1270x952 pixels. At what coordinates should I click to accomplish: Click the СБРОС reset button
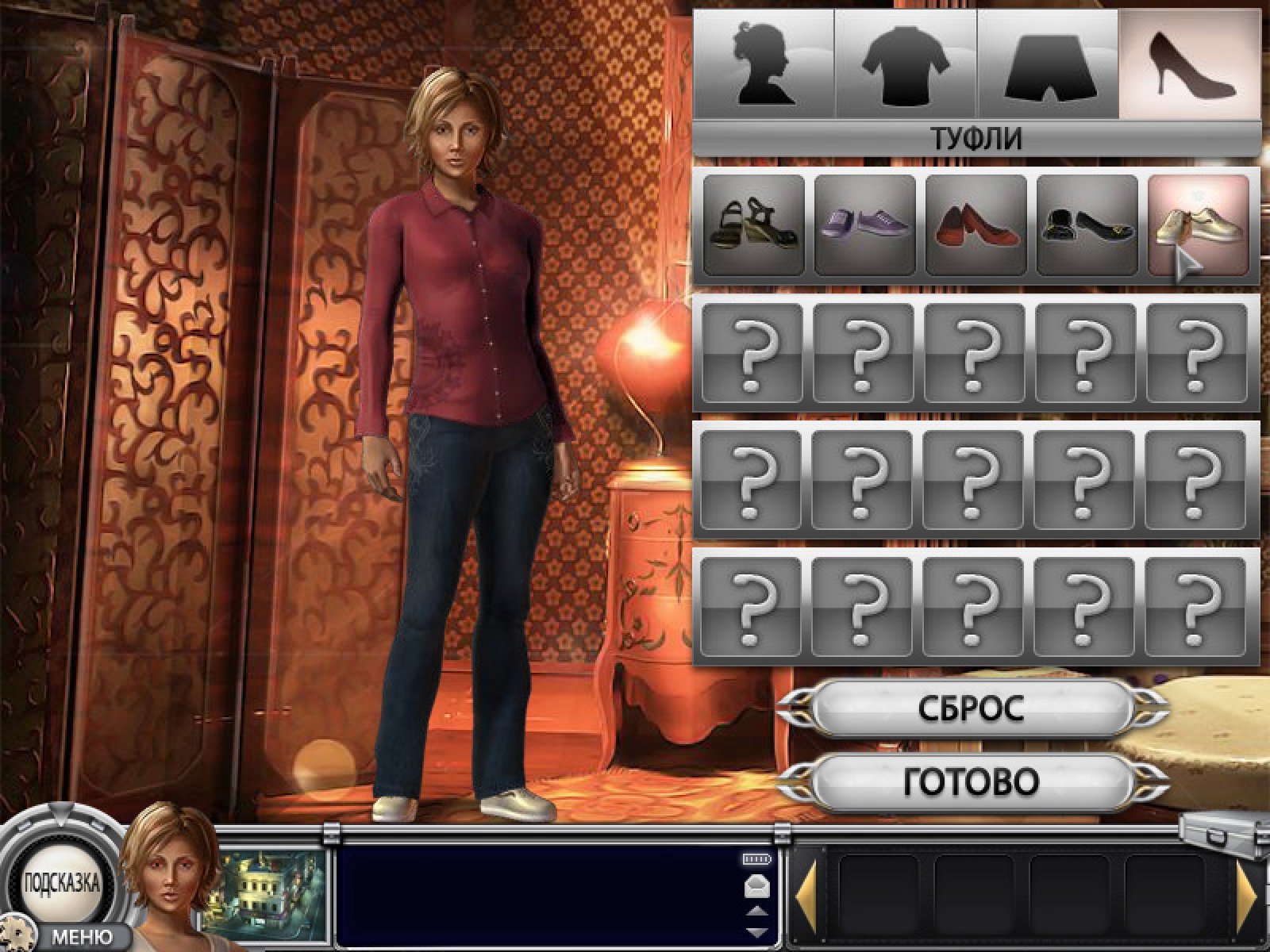click(x=972, y=708)
